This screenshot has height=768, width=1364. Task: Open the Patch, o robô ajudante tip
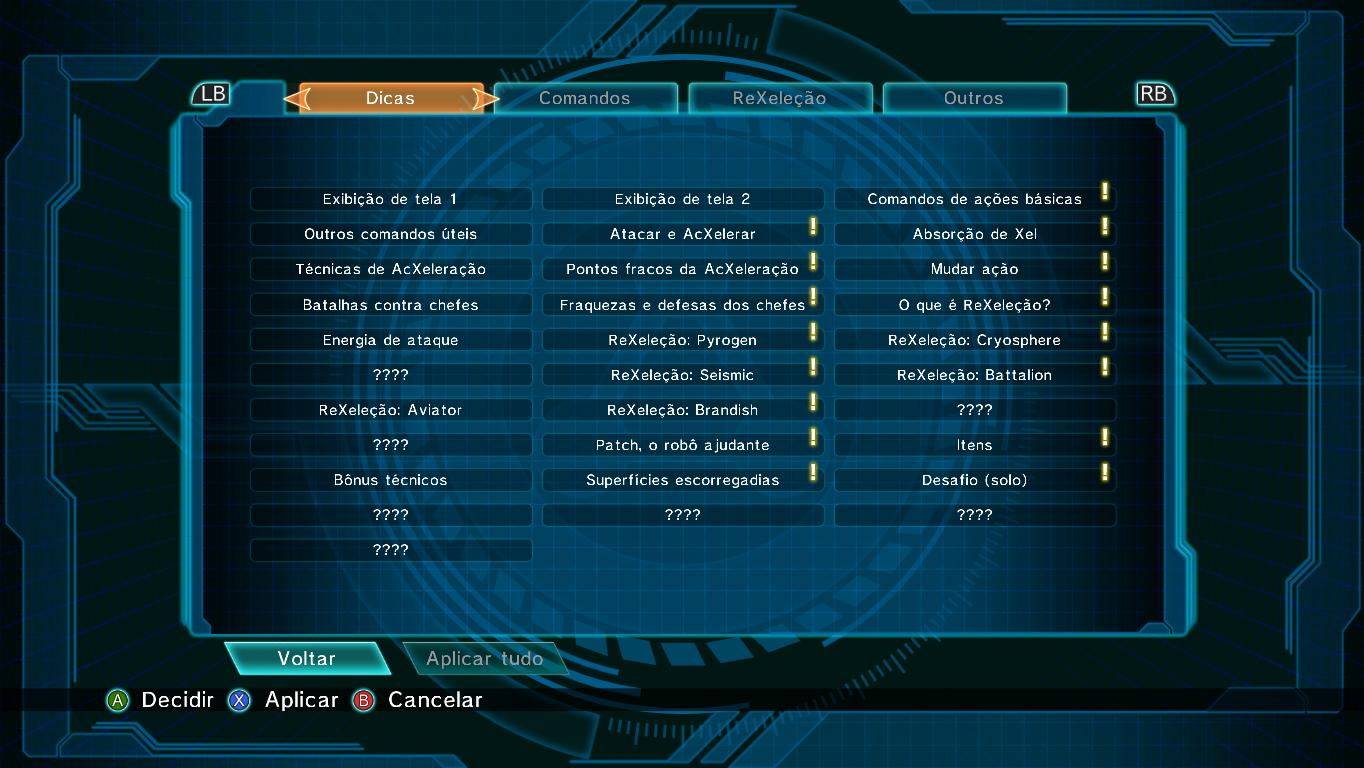click(683, 444)
